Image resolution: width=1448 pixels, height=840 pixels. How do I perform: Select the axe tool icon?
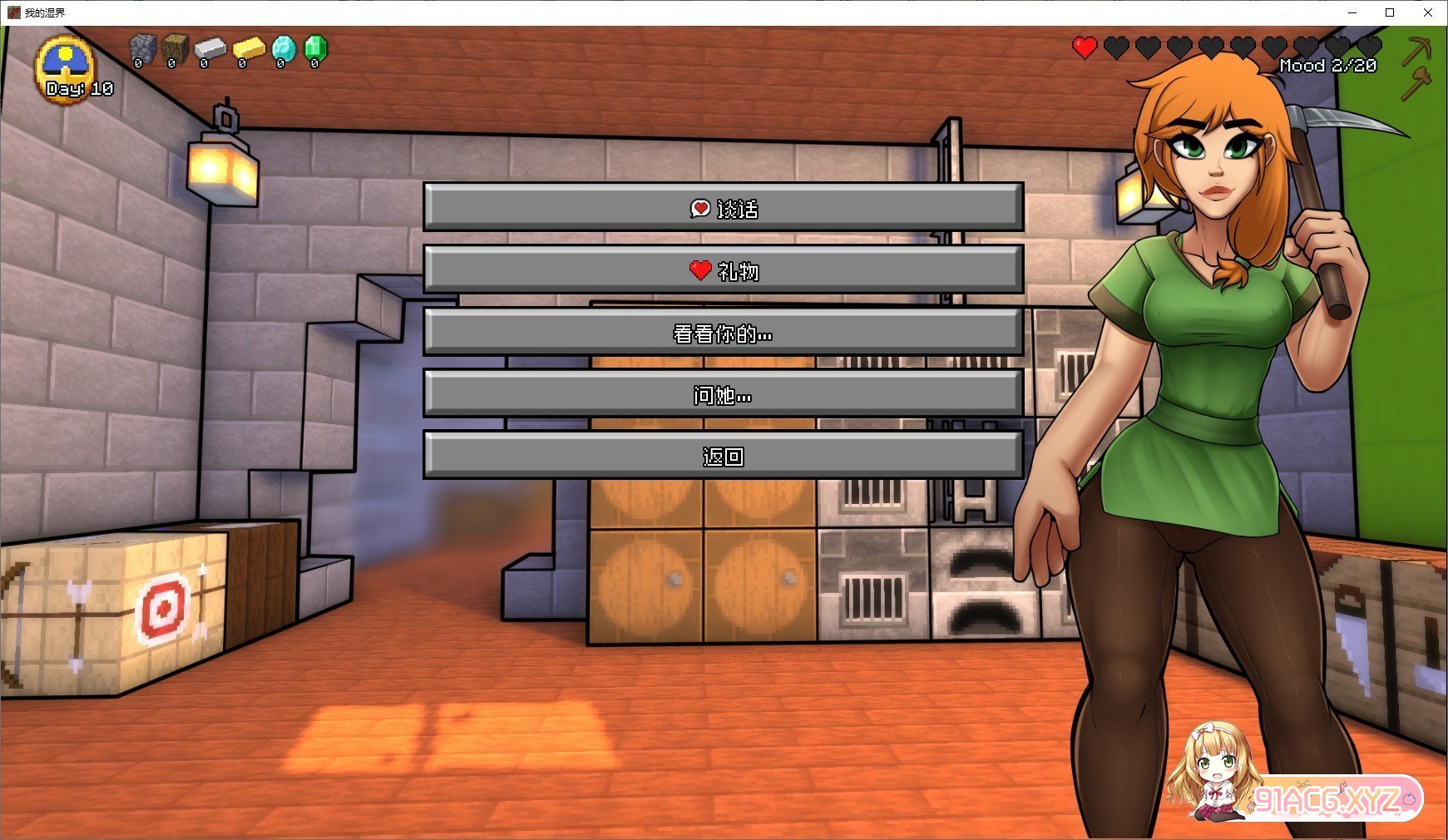1416,83
